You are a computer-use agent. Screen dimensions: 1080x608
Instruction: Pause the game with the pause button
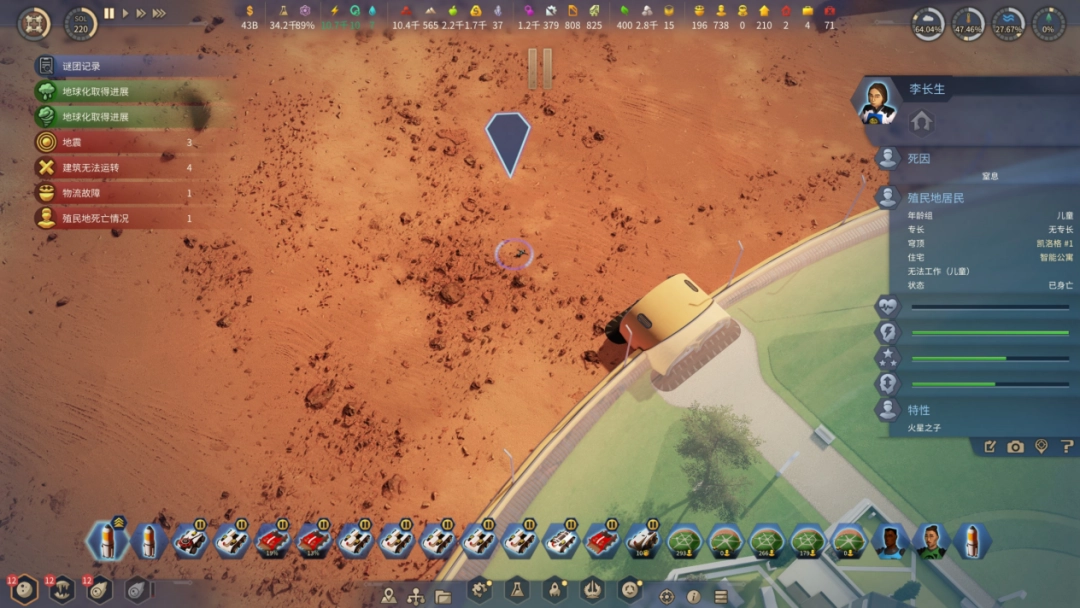(109, 13)
